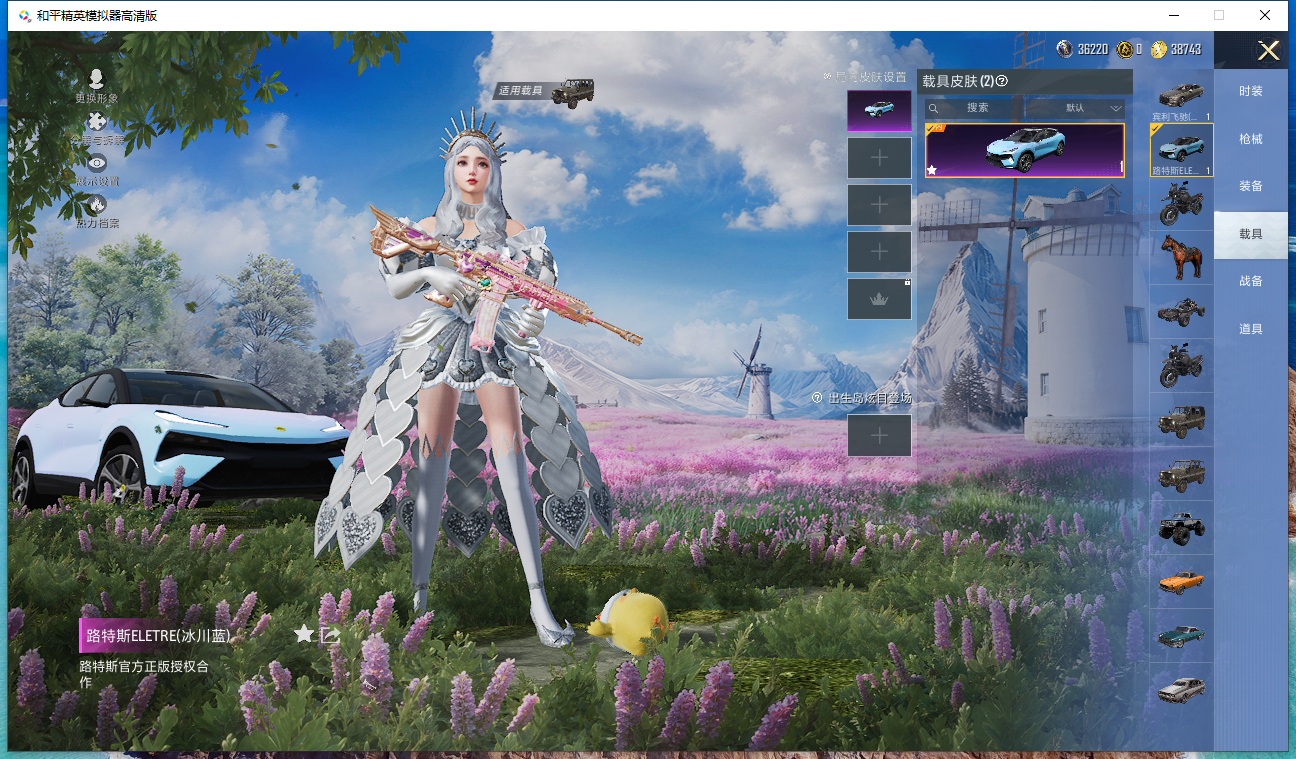The height and width of the screenshot is (759, 1296).
Task: Click the locked crown skin slot
Action: click(879, 299)
